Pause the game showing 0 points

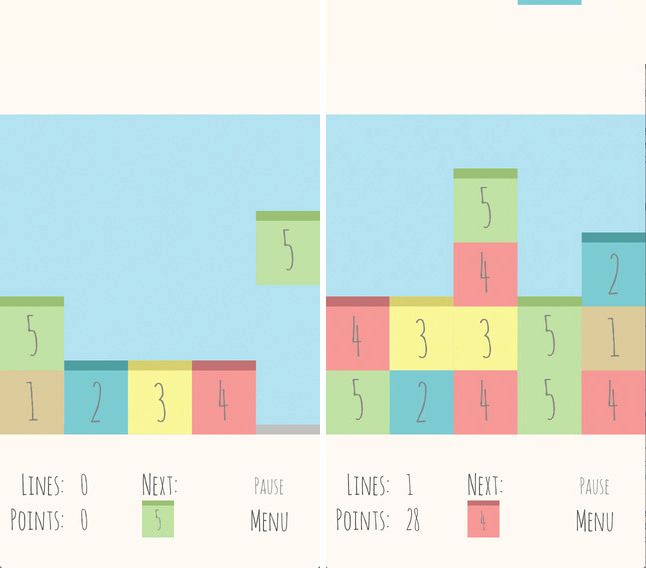coord(268,487)
